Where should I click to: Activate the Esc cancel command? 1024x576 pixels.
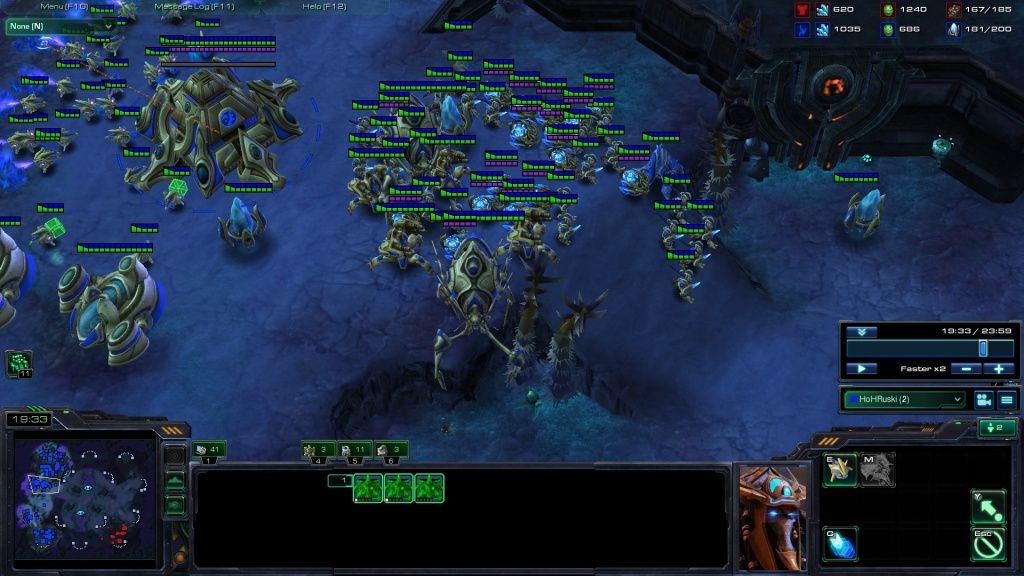[x=988, y=543]
